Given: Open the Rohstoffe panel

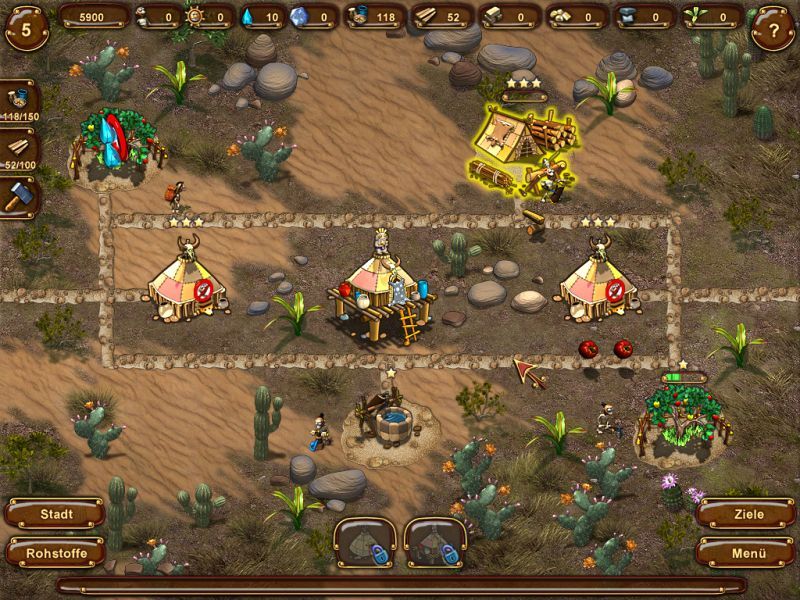Looking at the screenshot, I should (56, 552).
